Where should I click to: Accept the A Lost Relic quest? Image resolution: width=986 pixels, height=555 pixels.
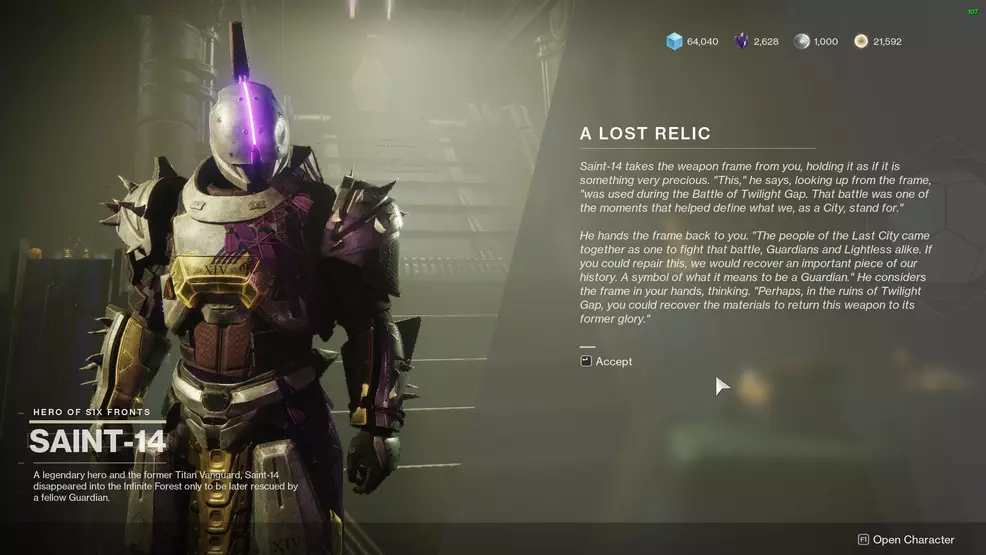[607, 361]
